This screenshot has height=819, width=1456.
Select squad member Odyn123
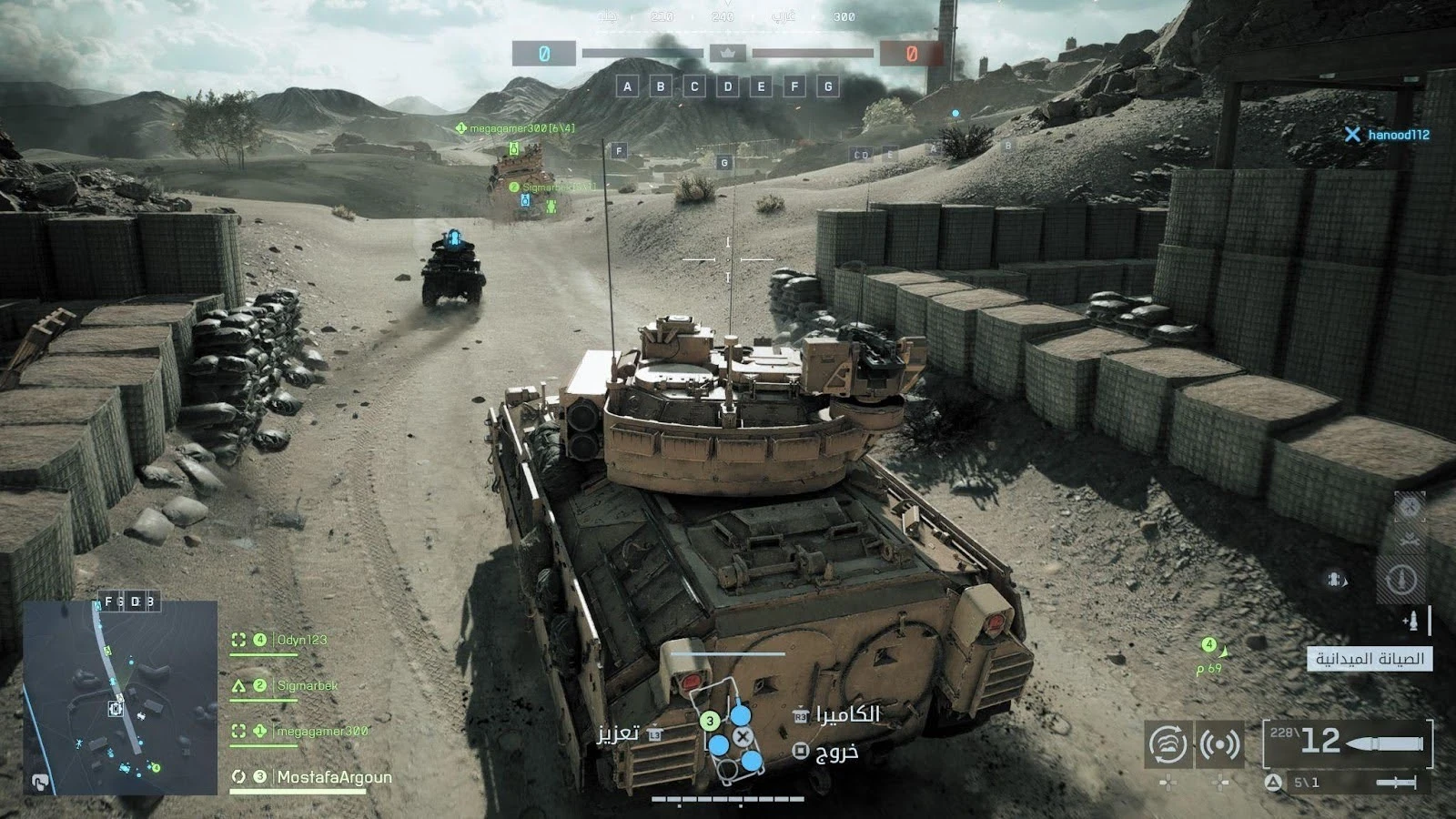click(x=302, y=640)
